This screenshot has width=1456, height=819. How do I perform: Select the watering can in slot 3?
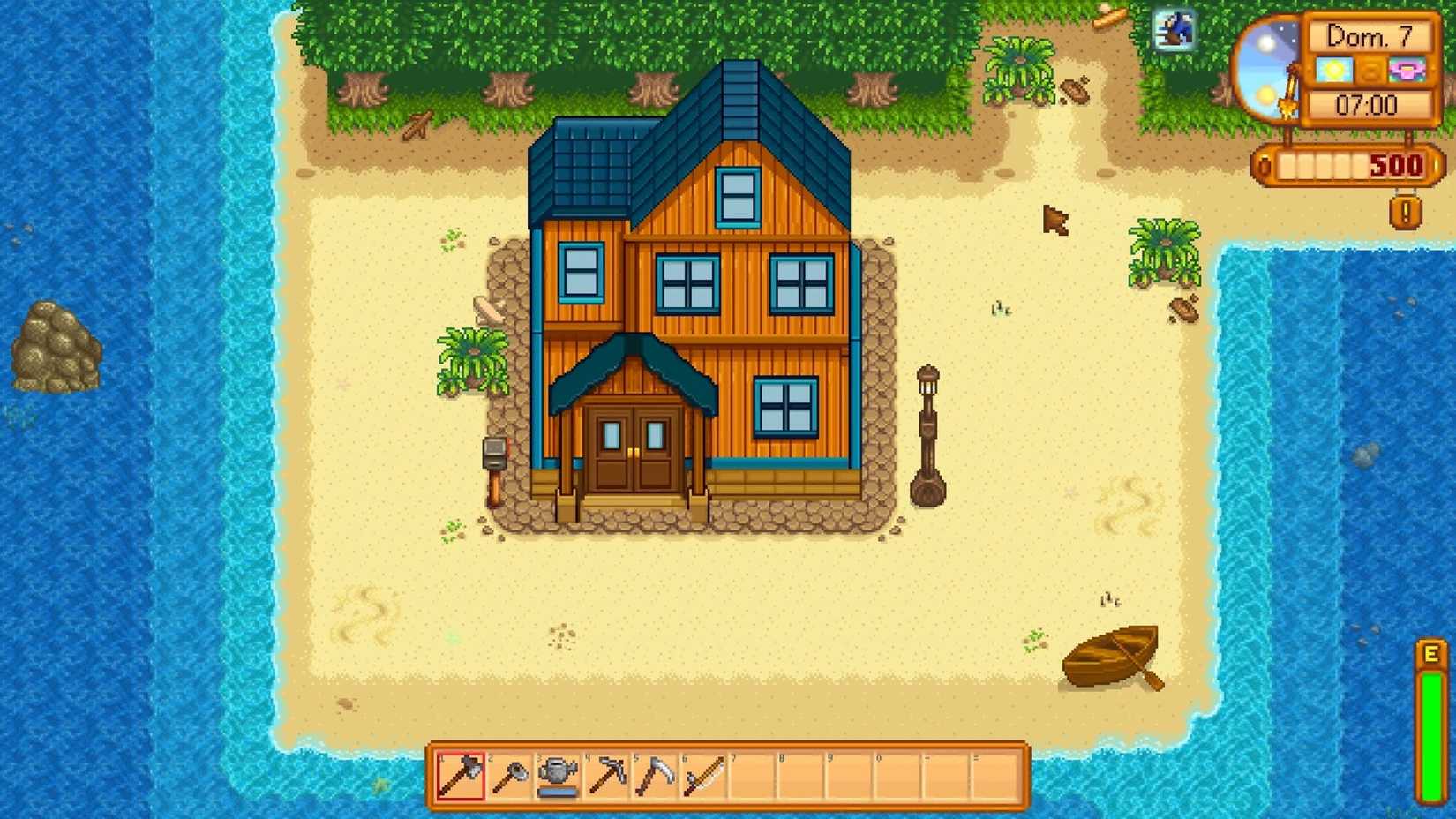[x=559, y=777]
